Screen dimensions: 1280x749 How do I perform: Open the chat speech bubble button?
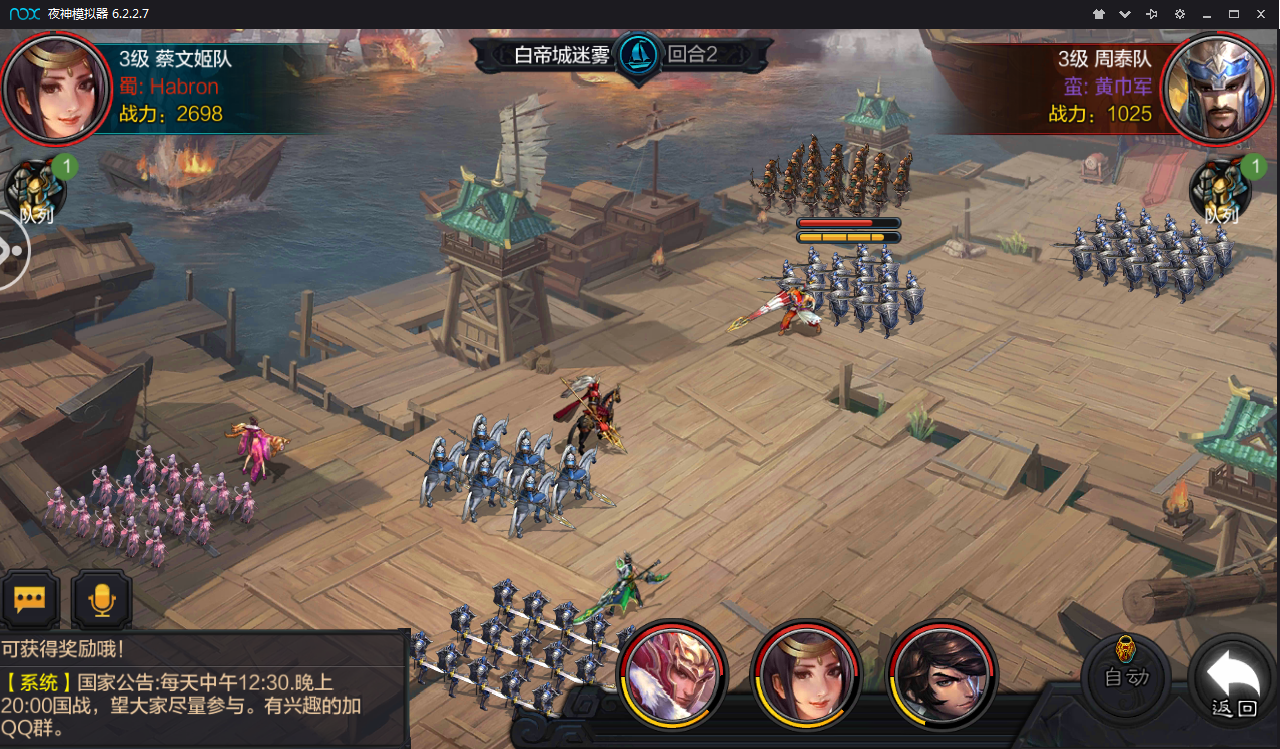[29, 600]
